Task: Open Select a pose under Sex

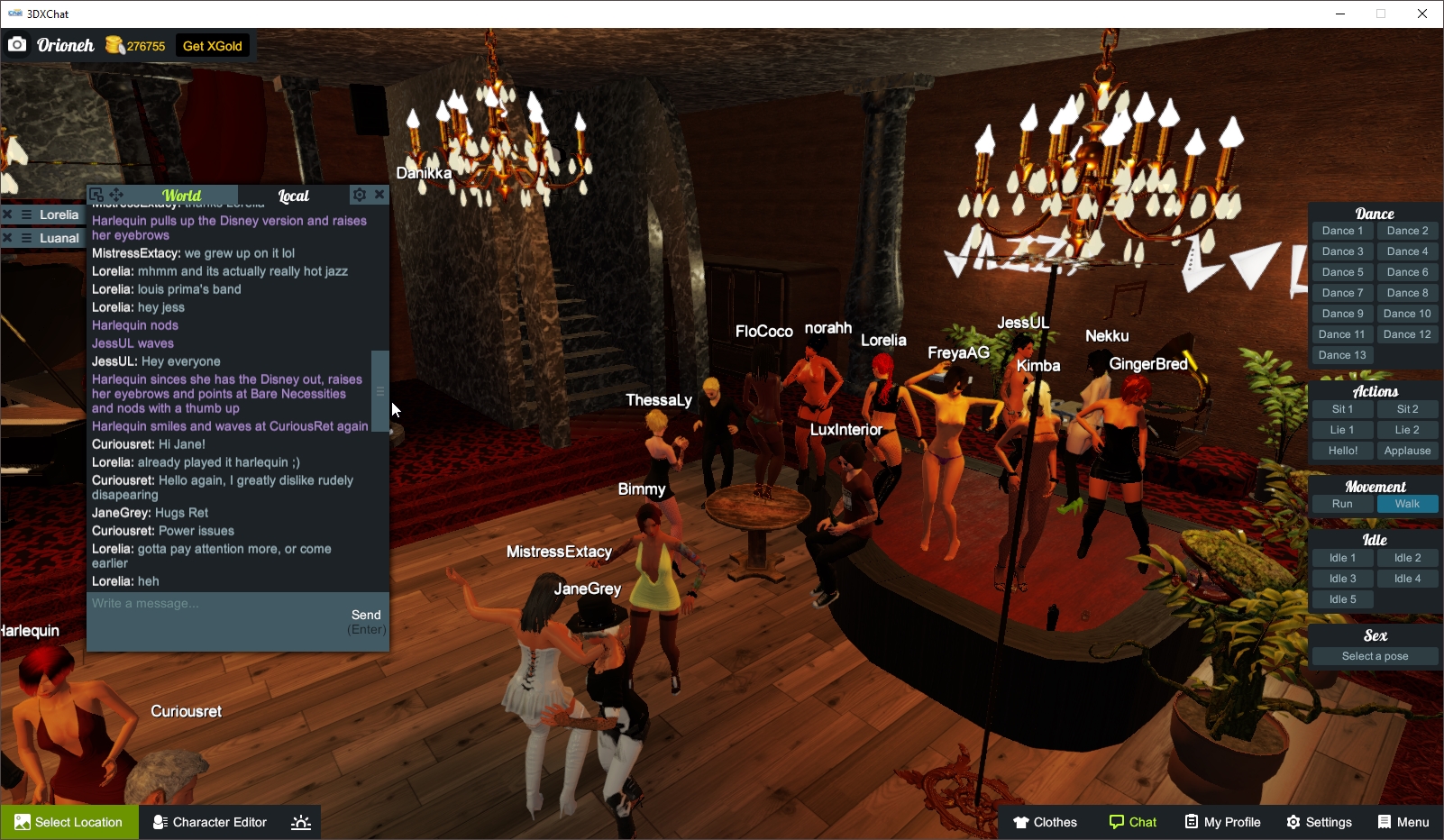Action: [x=1375, y=656]
